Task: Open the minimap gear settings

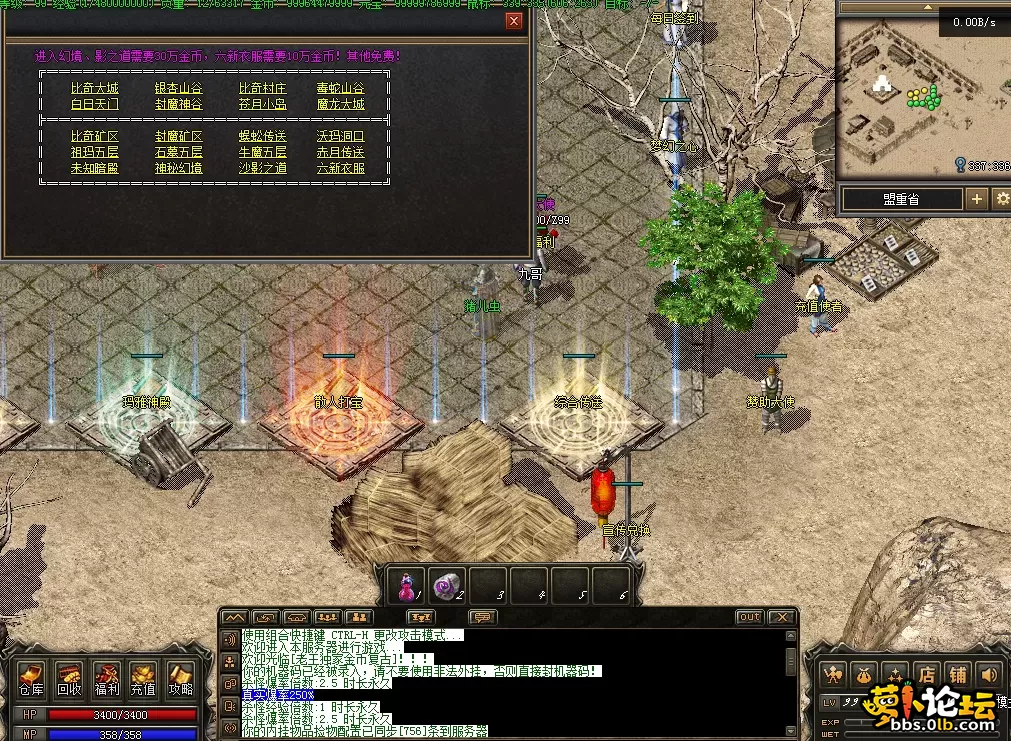Action: point(1000,199)
